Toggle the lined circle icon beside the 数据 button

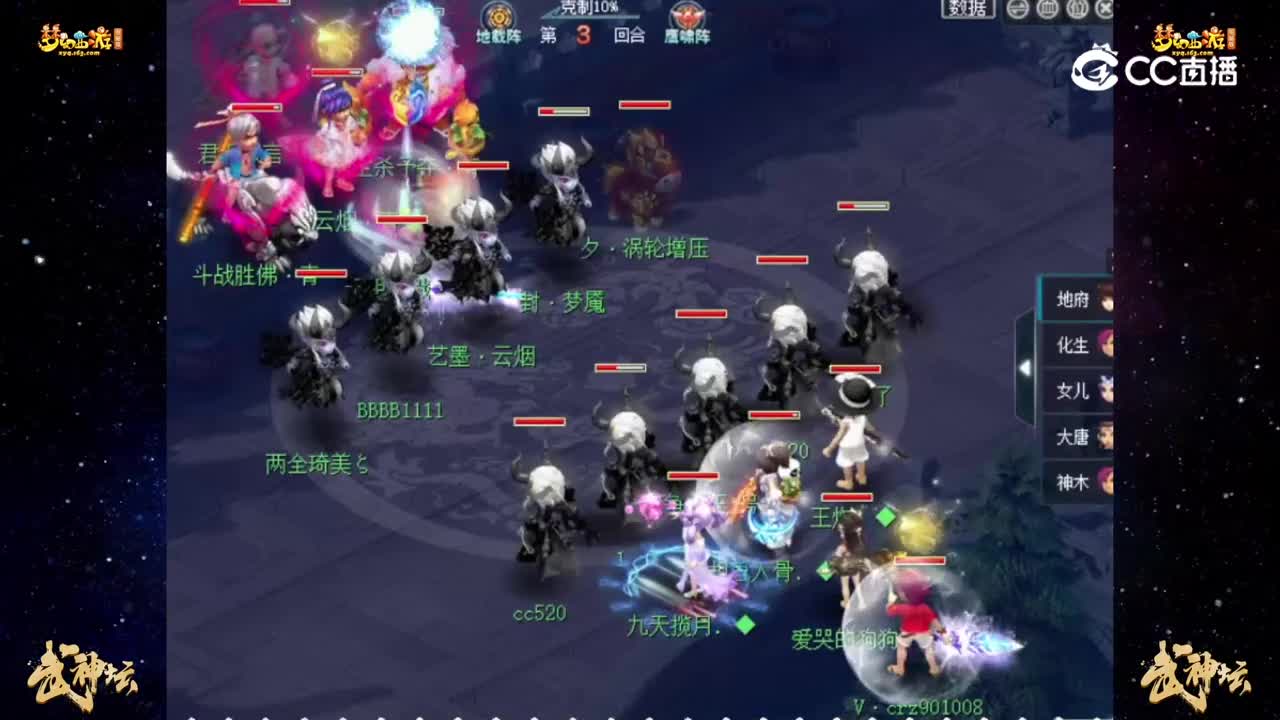click(1017, 10)
